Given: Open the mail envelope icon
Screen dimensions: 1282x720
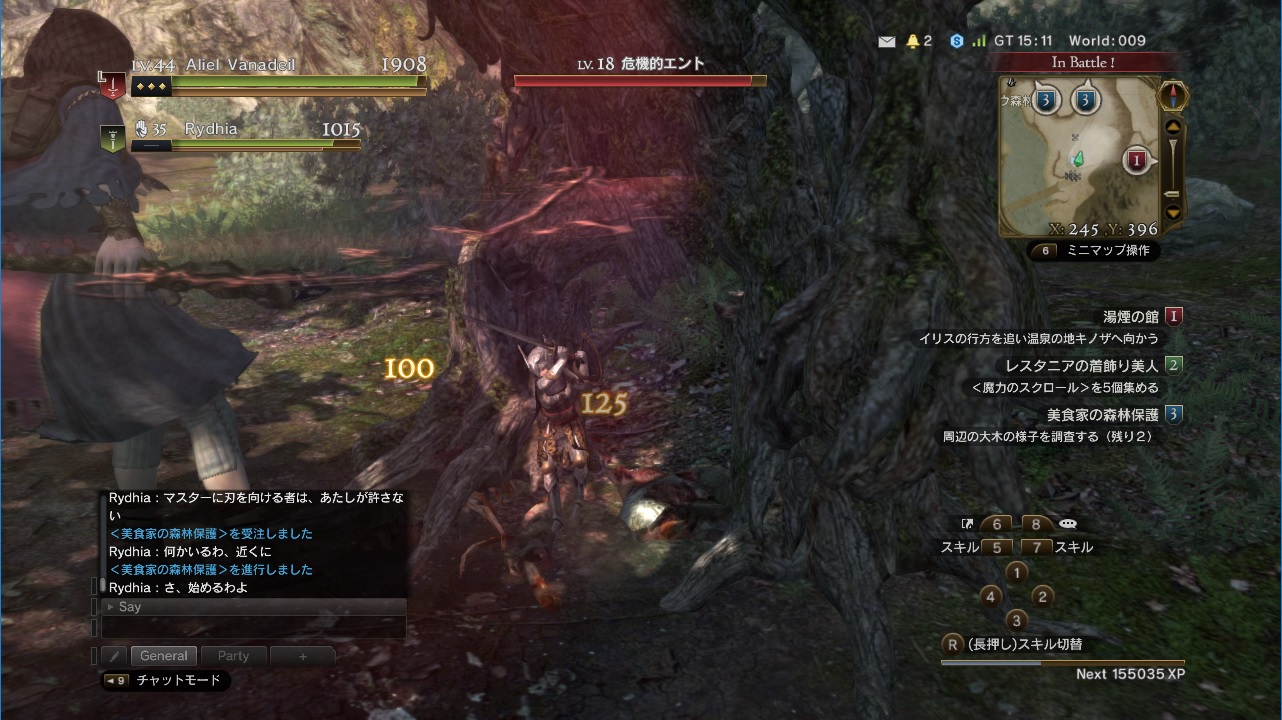Looking at the screenshot, I should coord(886,41).
